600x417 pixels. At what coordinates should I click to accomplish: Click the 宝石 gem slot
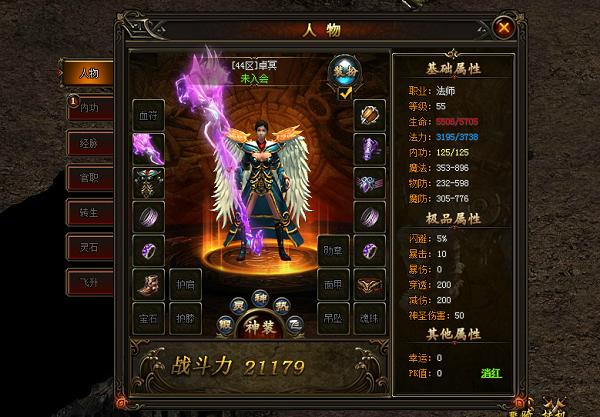(149, 318)
